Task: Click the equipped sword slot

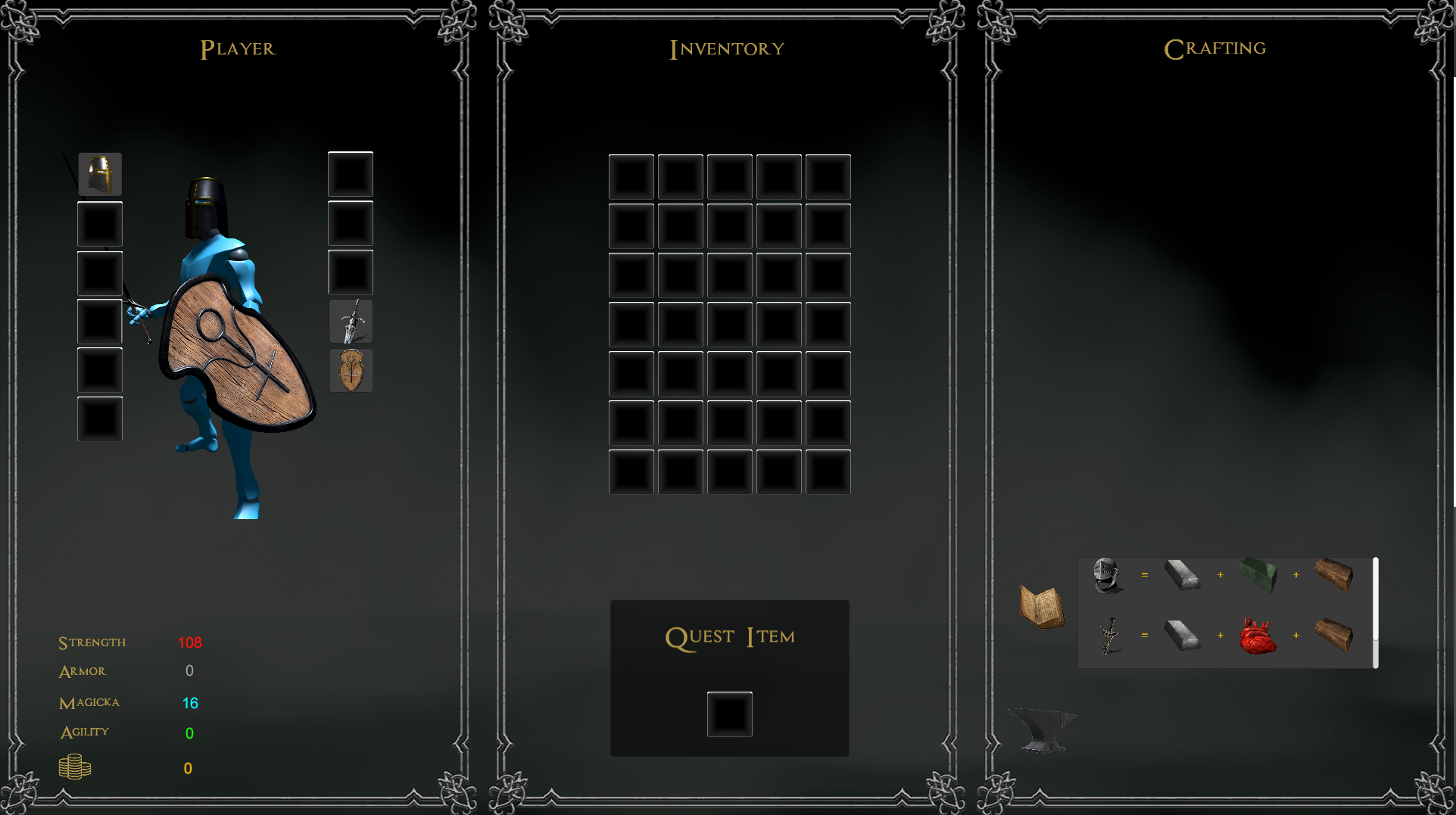Action: (x=351, y=322)
